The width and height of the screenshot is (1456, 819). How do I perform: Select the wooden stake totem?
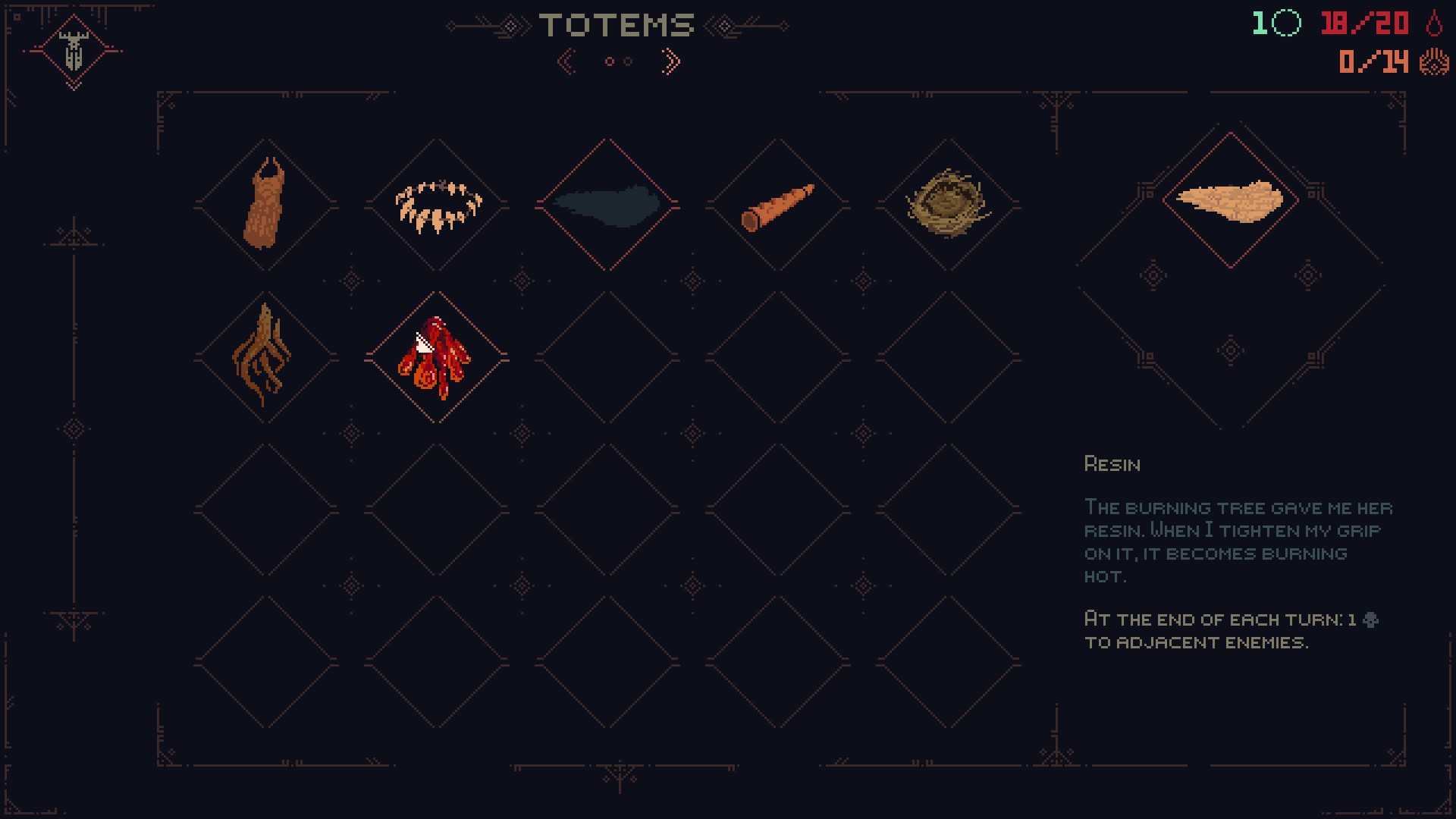point(778,205)
